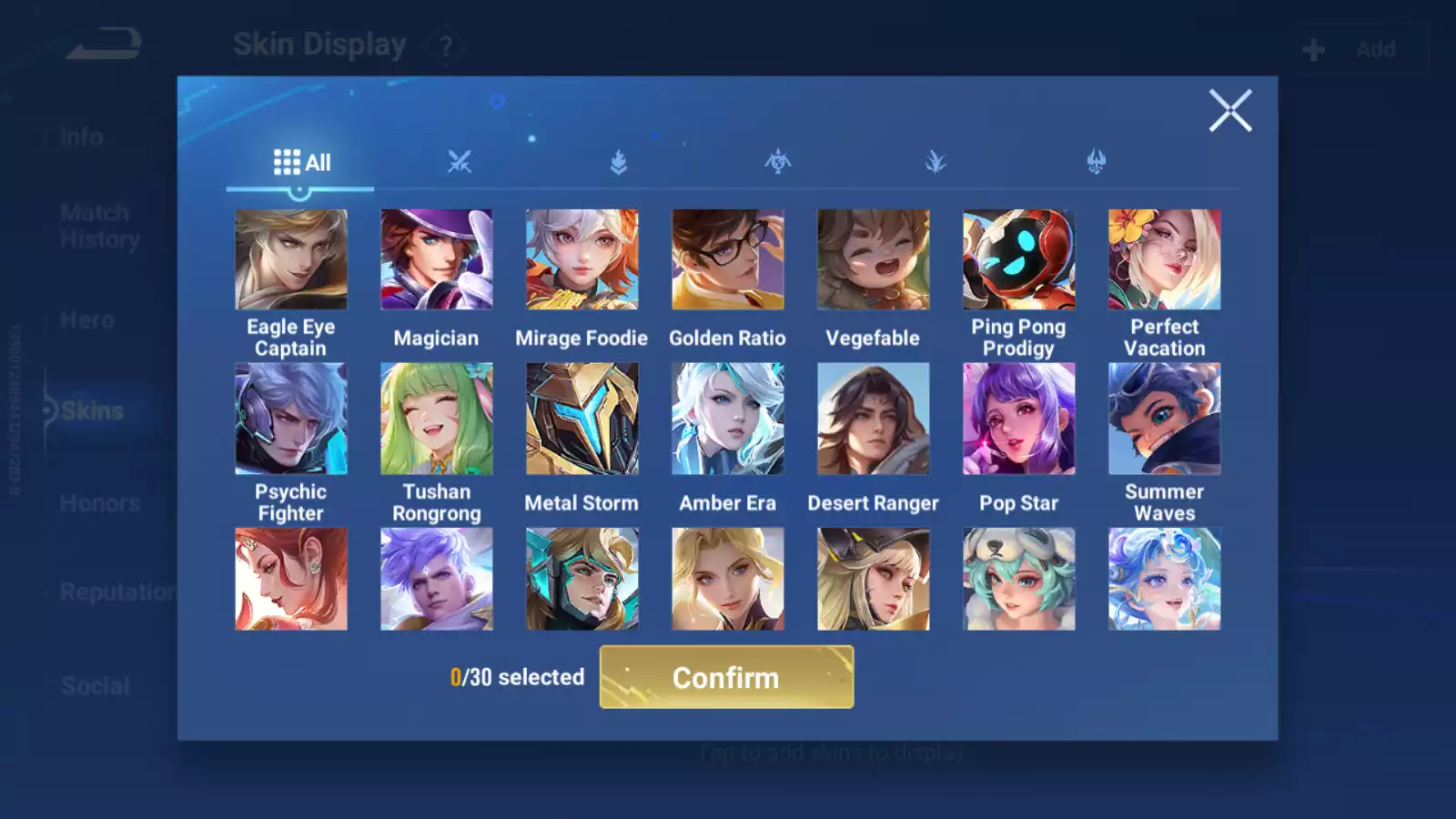The height and width of the screenshot is (819, 1456).
Task: Choose the Eagle Eye Captain skin
Action: tap(291, 260)
